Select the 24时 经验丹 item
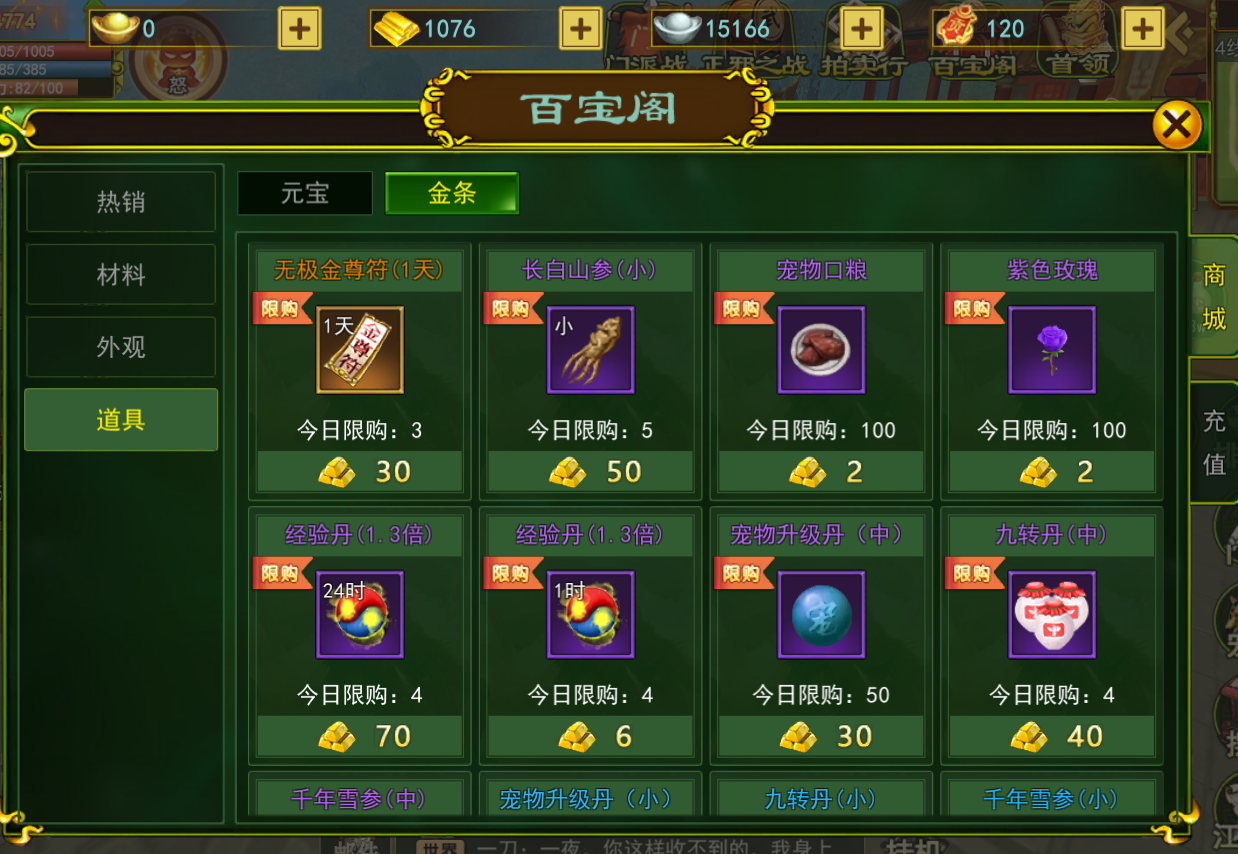 [x=360, y=614]
